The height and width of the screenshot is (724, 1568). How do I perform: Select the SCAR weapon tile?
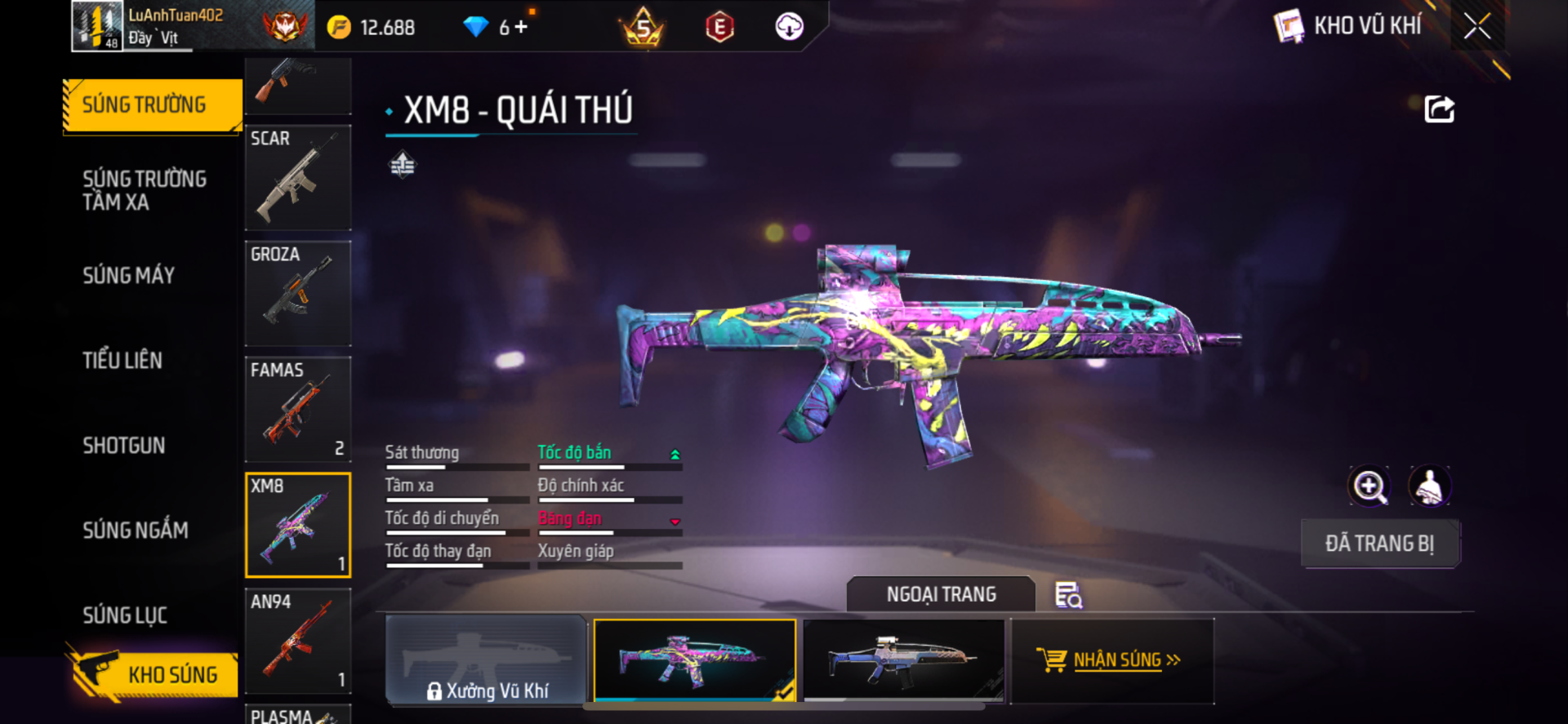[298, 177]
